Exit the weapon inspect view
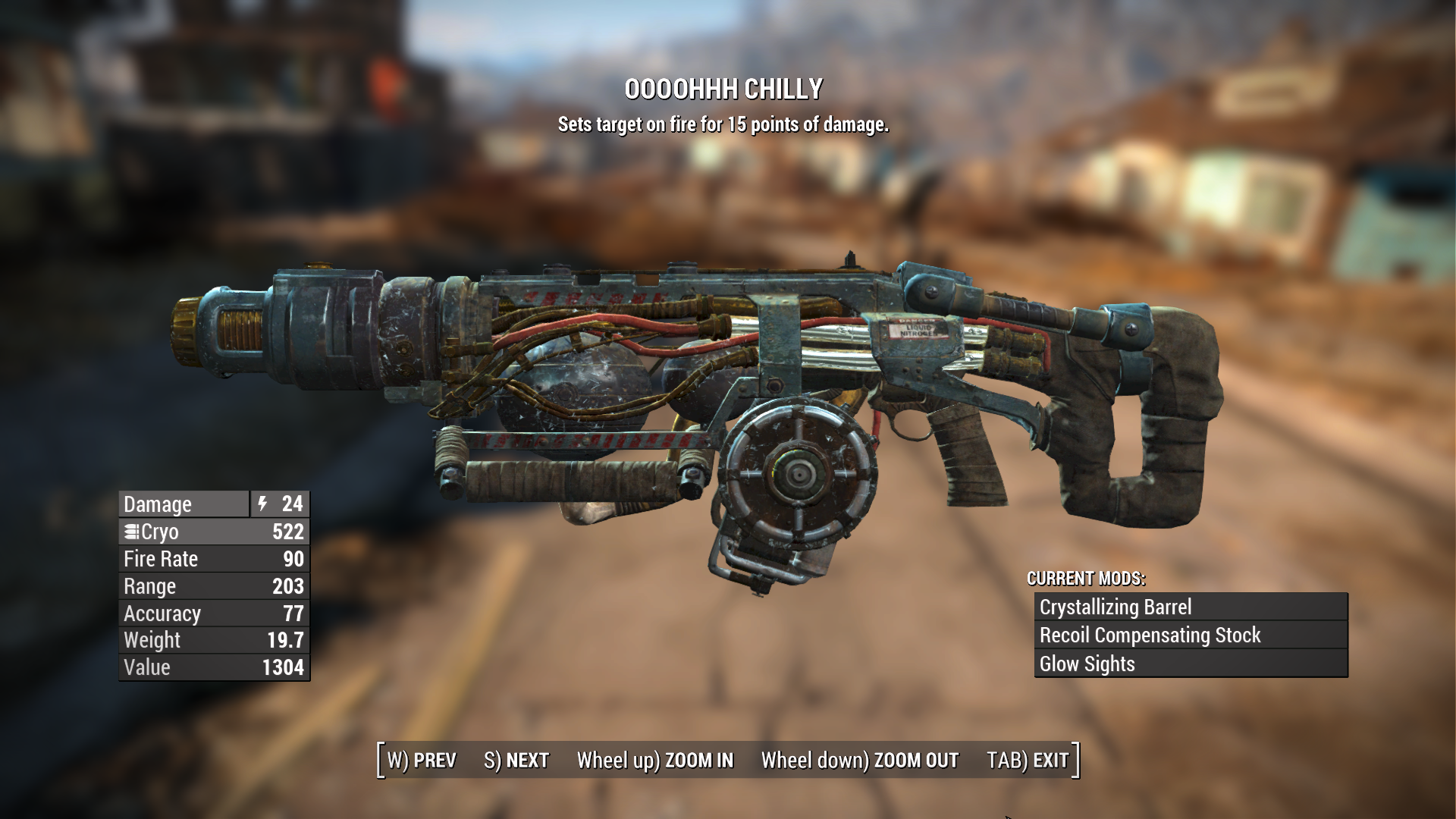 pyautogui.click(x=1028, y=760)
